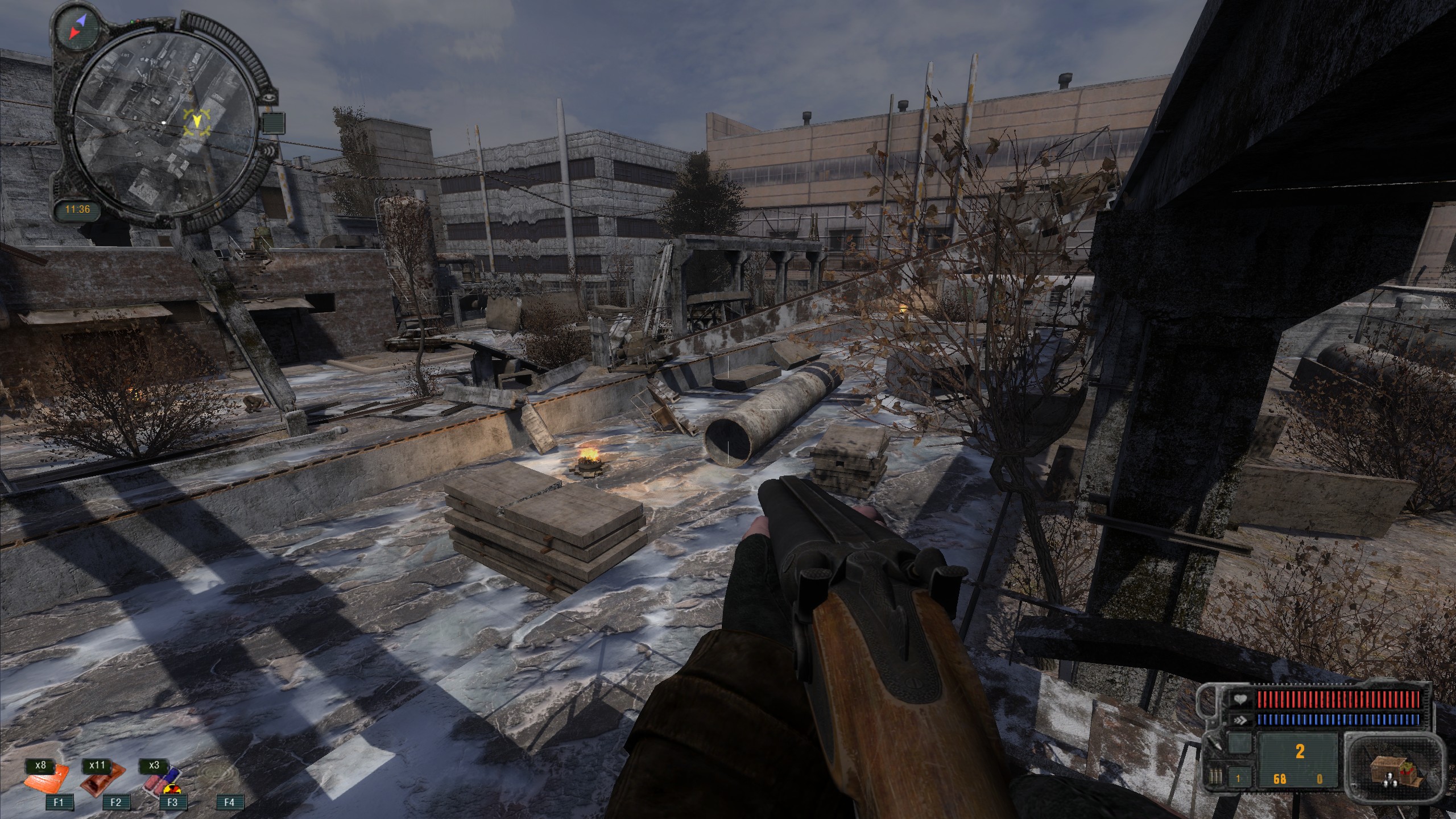Use the orange medkit in the F1 slot
1456x819 pixels.
click(47, 780)
